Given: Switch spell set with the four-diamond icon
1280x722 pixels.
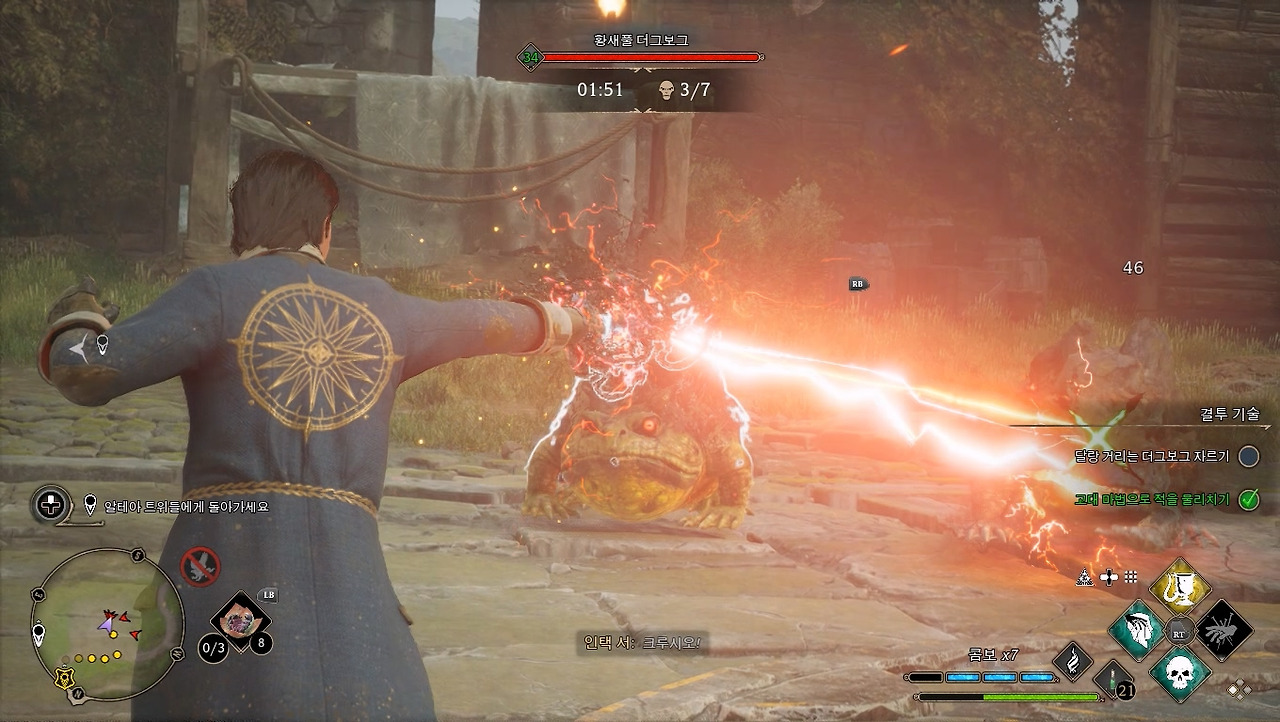Looking at the screenshot, I should point(1239,689).
